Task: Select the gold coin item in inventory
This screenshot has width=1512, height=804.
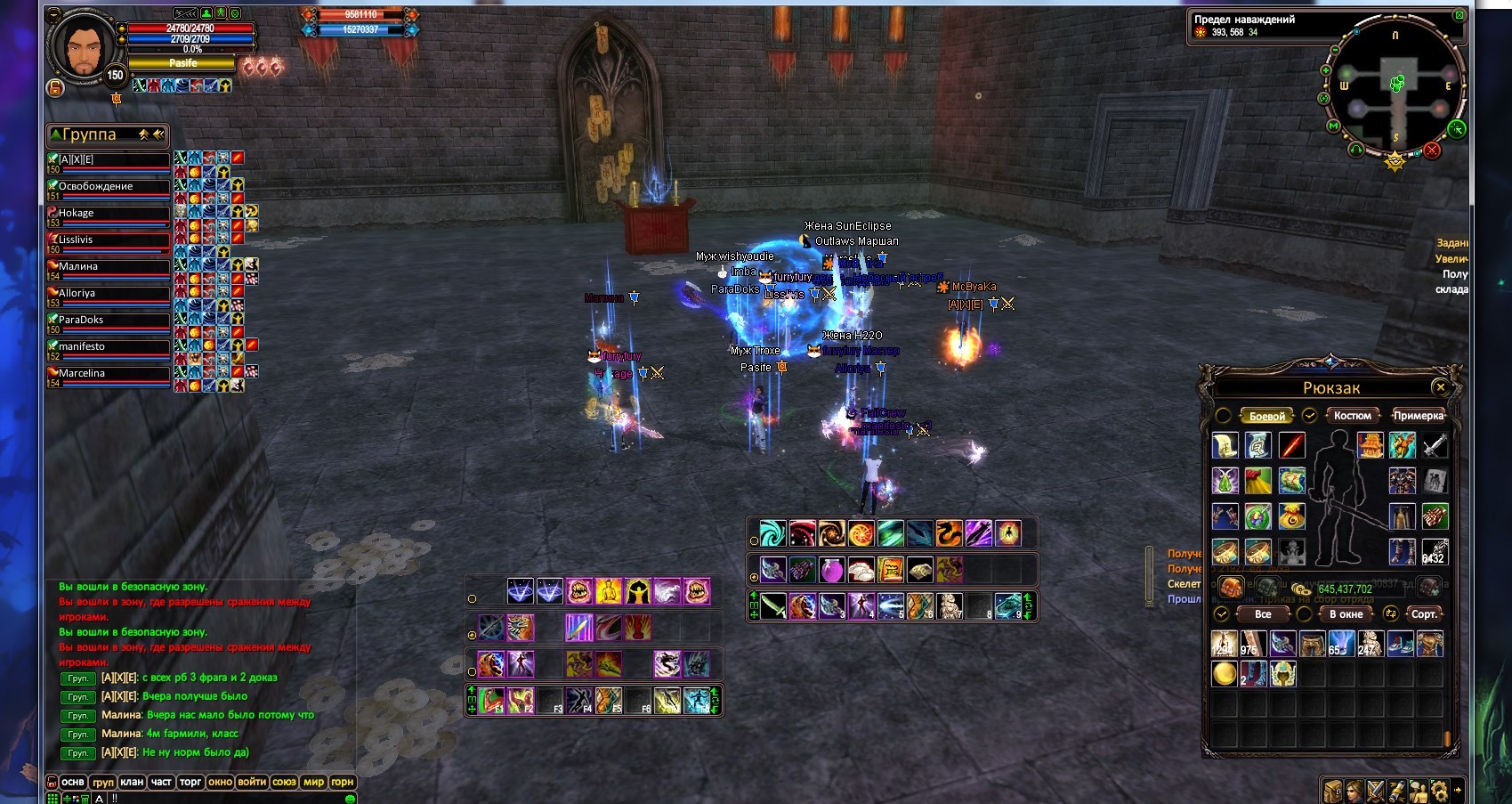Action: [1225, 674]
